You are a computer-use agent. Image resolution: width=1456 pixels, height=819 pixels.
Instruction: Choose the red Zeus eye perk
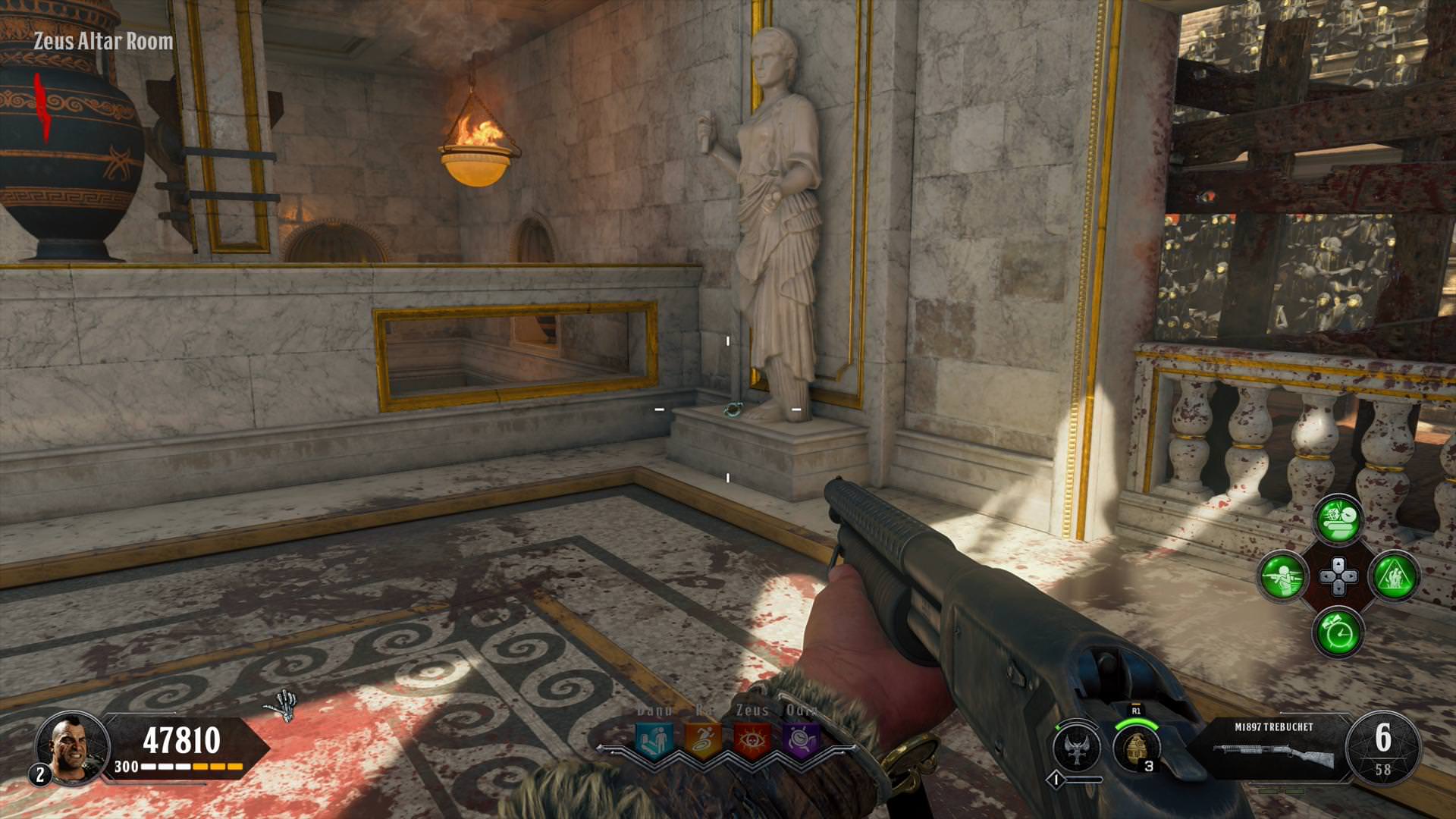[x=752, y=739]
